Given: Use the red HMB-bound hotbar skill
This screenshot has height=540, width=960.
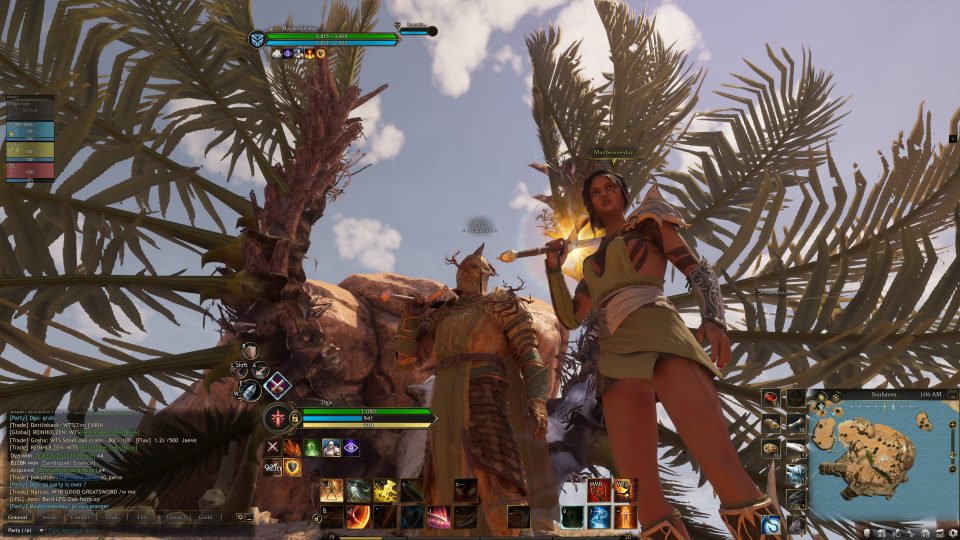Looking at the screenshot, I should [598, 490].
